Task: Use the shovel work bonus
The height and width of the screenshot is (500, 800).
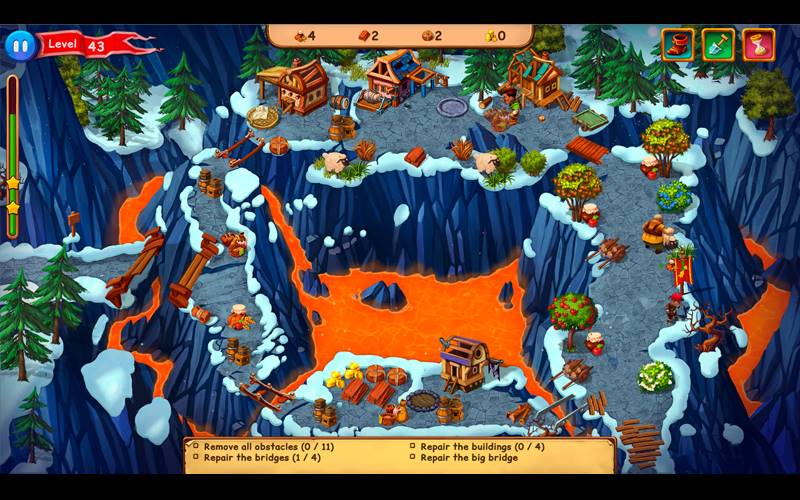Action: click(x=718, y=44)
